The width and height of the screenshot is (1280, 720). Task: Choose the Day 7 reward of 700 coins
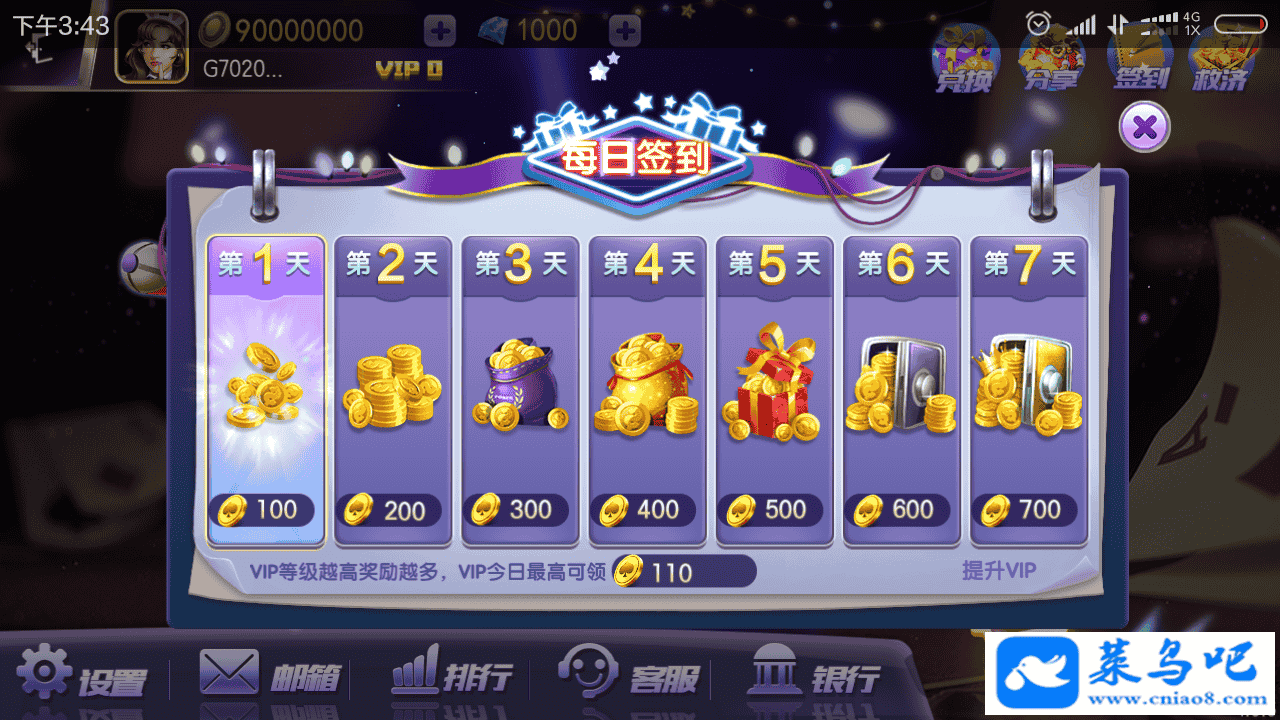point(1029,392)
